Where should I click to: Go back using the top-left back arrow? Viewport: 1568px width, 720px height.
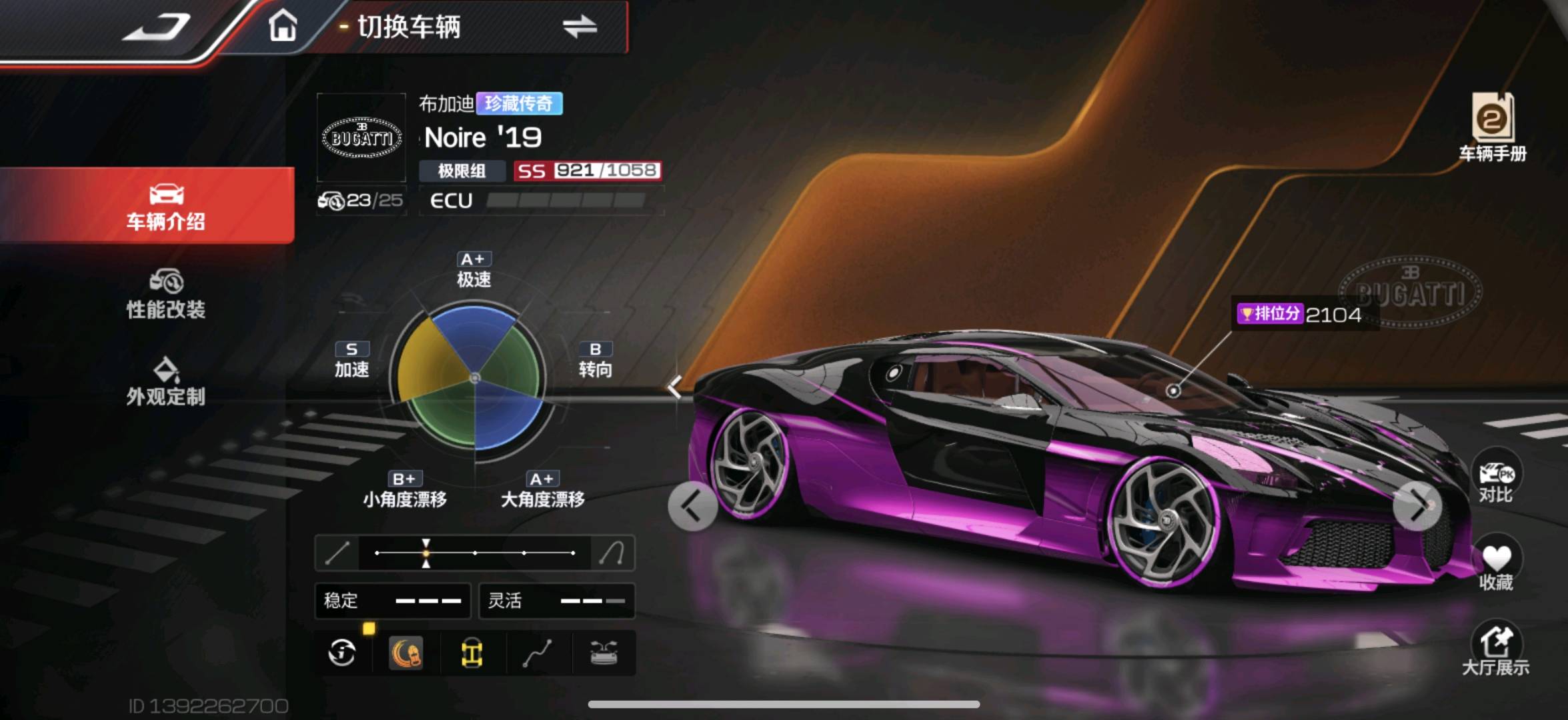point(157,28)
